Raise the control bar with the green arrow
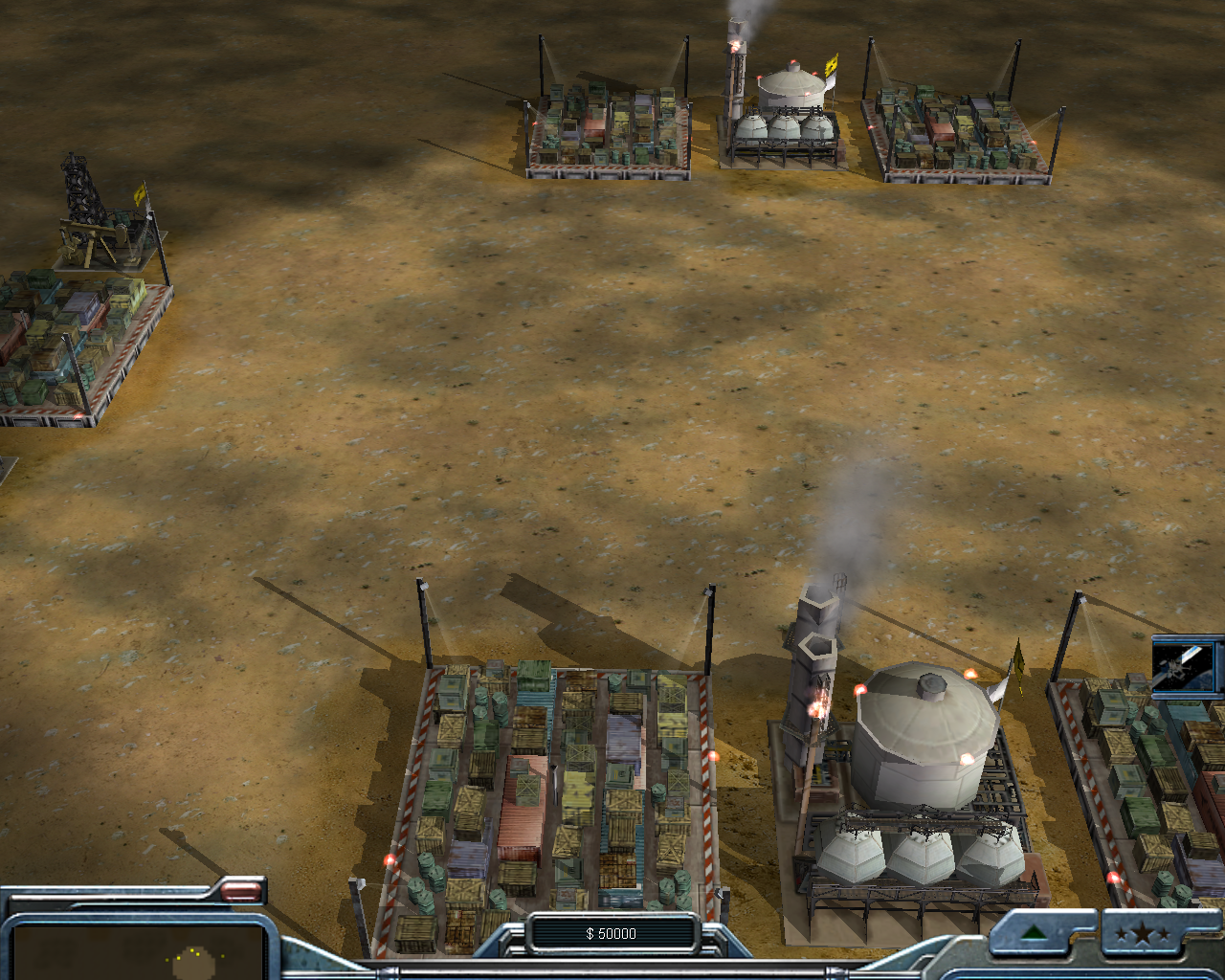1225x980 pixels. click(1033, 933)
